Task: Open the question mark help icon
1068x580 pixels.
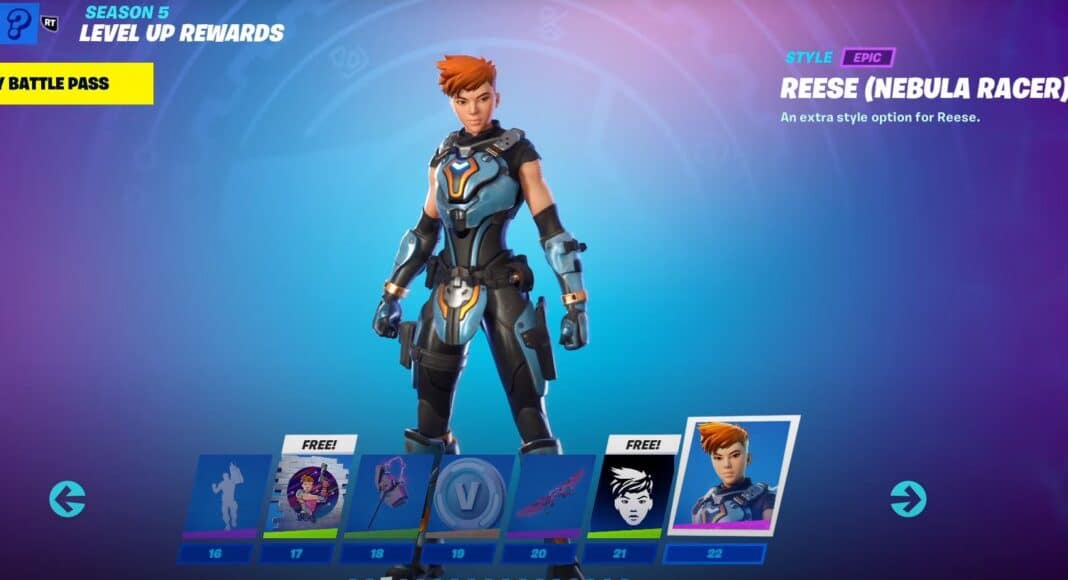Action: click(x=18, y=22)
